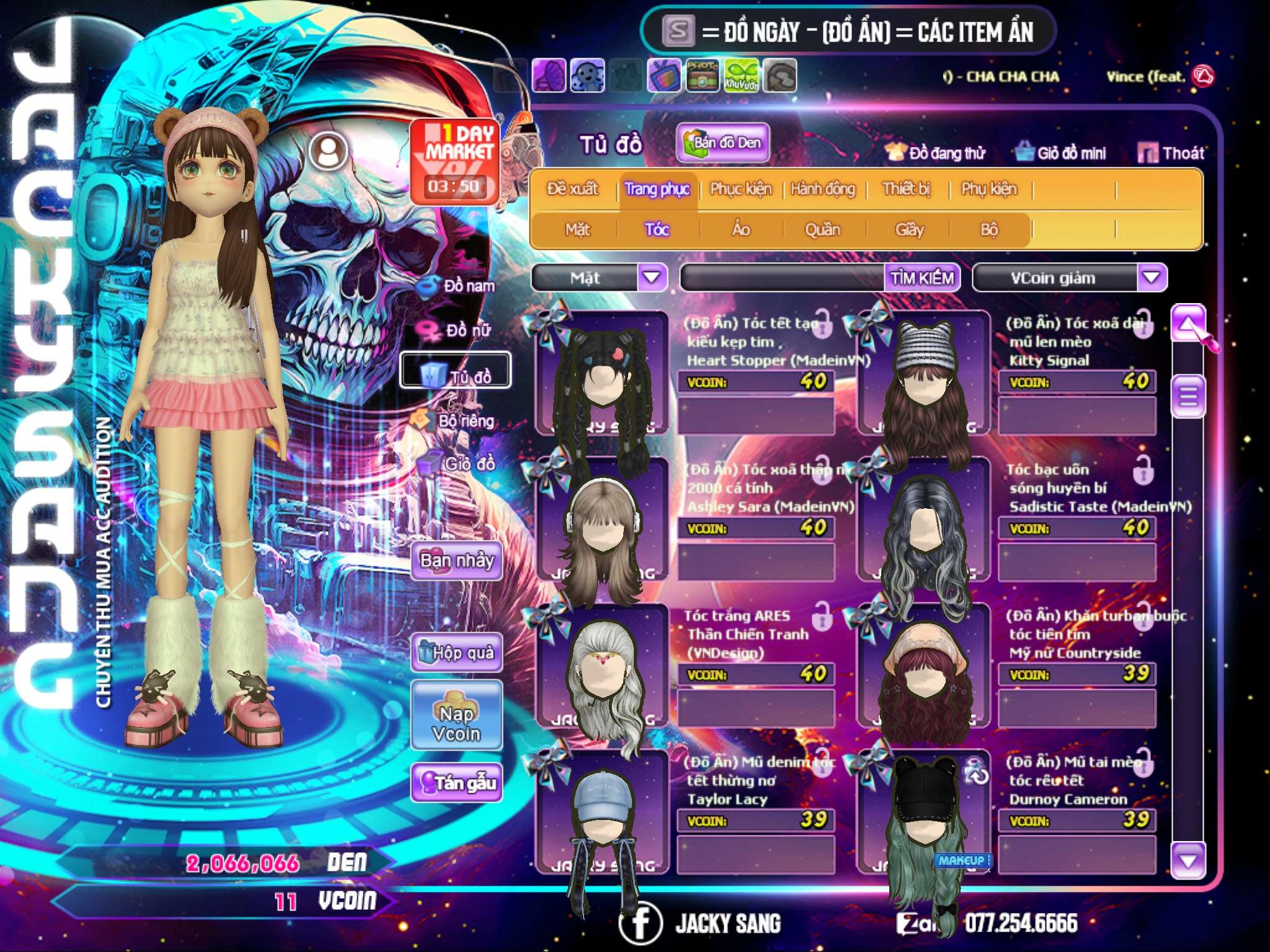Open the VCoin giảm sort dropdown
1270x952 pixels.
[1152, 278]
